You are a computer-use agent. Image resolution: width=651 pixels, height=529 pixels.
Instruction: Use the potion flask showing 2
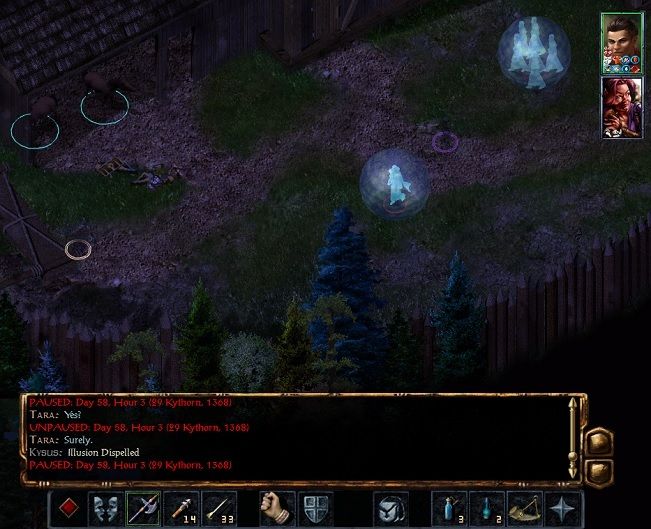tap(486, 509)
